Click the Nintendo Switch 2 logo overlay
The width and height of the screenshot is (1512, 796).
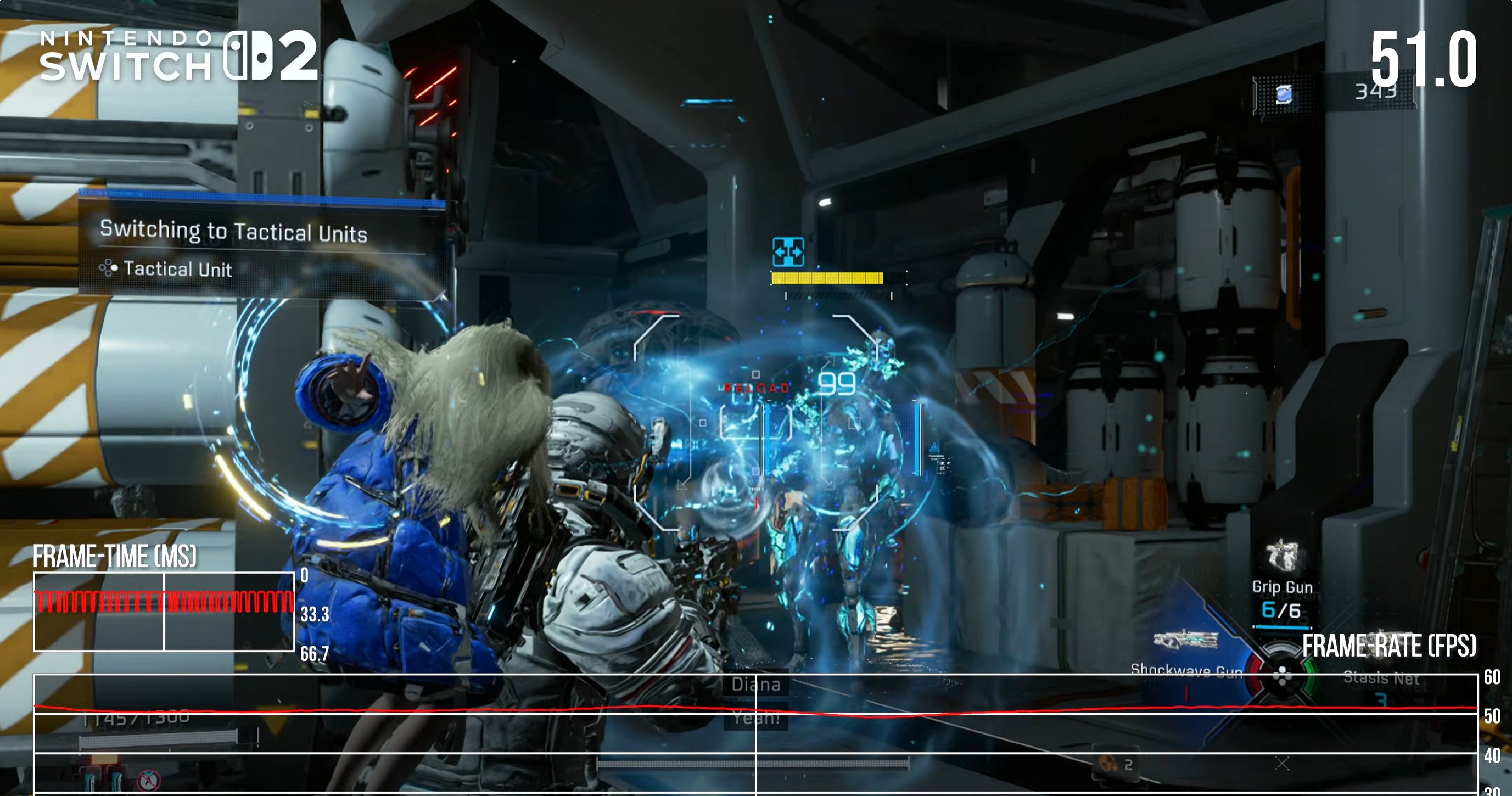[x=179, y=57]
